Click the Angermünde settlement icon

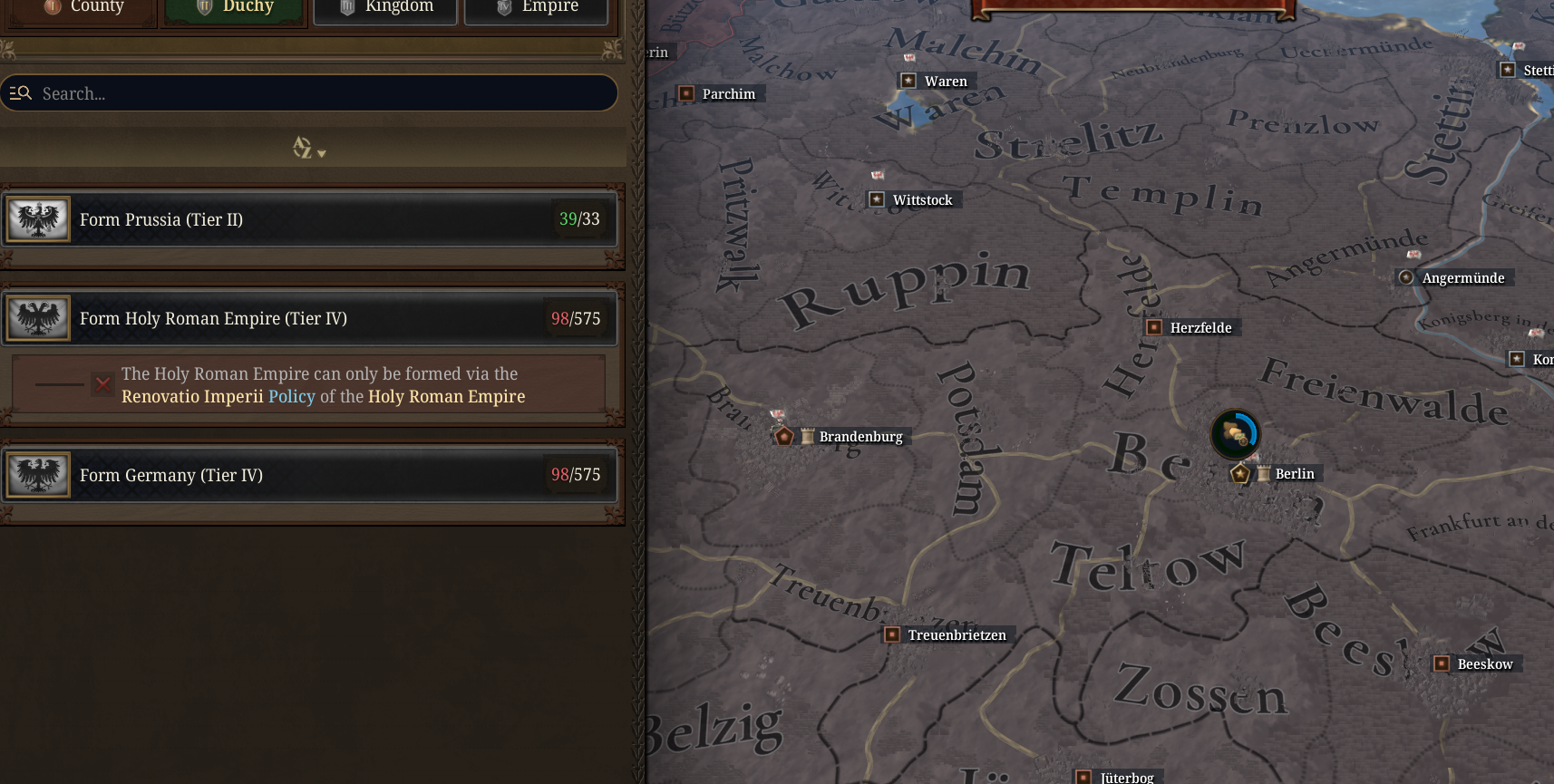(1405, 277)
